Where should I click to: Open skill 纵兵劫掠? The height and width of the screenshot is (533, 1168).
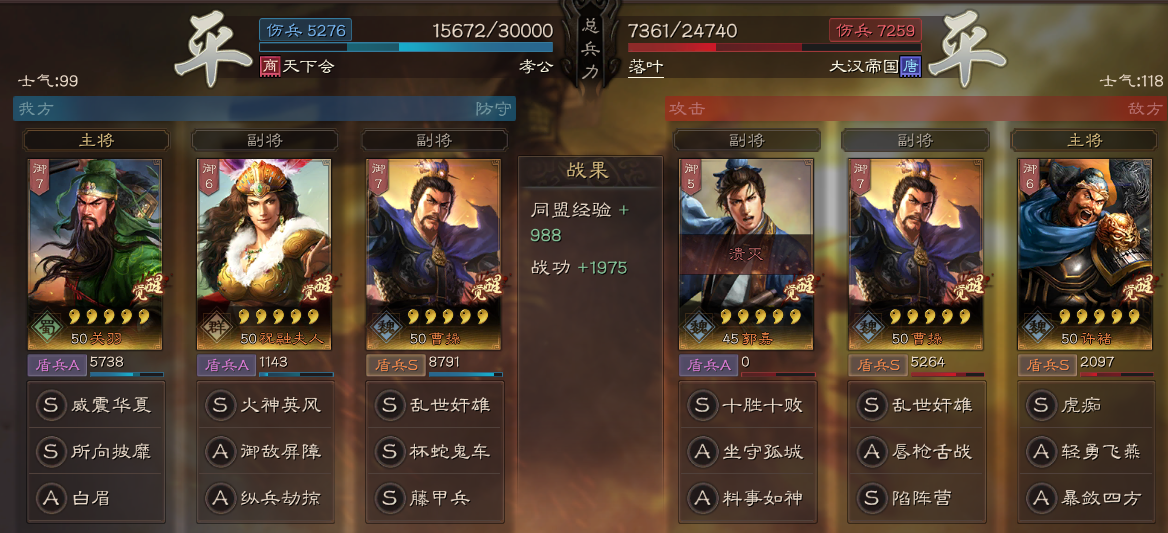pos(264,497)
